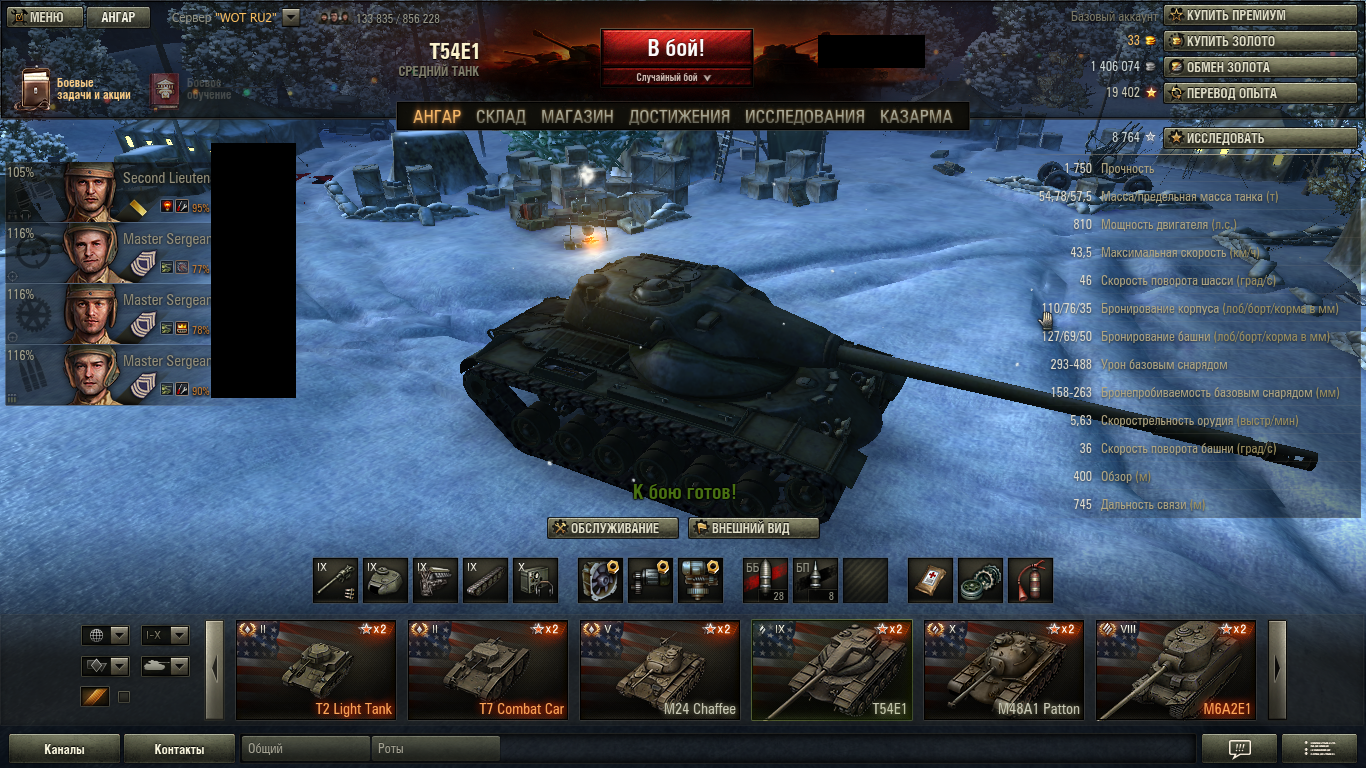Go to the ИССЛЕДОВАНИЯ research tab

pyautogui.click(x=804, y=116)
